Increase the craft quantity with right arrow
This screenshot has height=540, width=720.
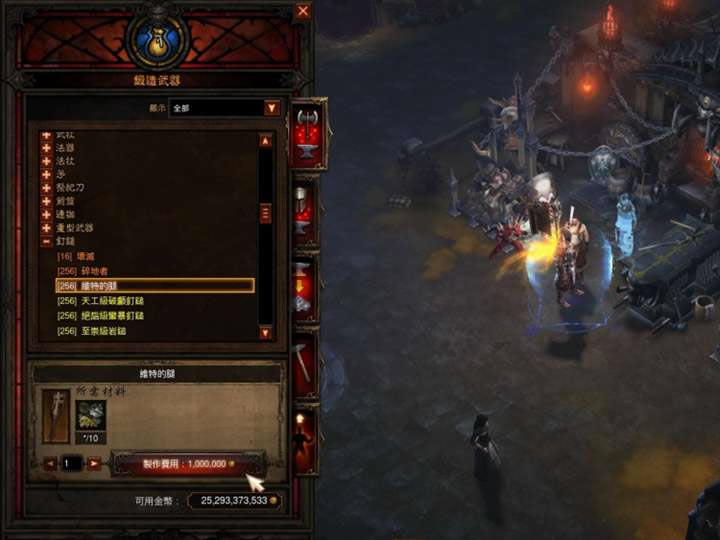pyautogui.click(x=94, y=464)
